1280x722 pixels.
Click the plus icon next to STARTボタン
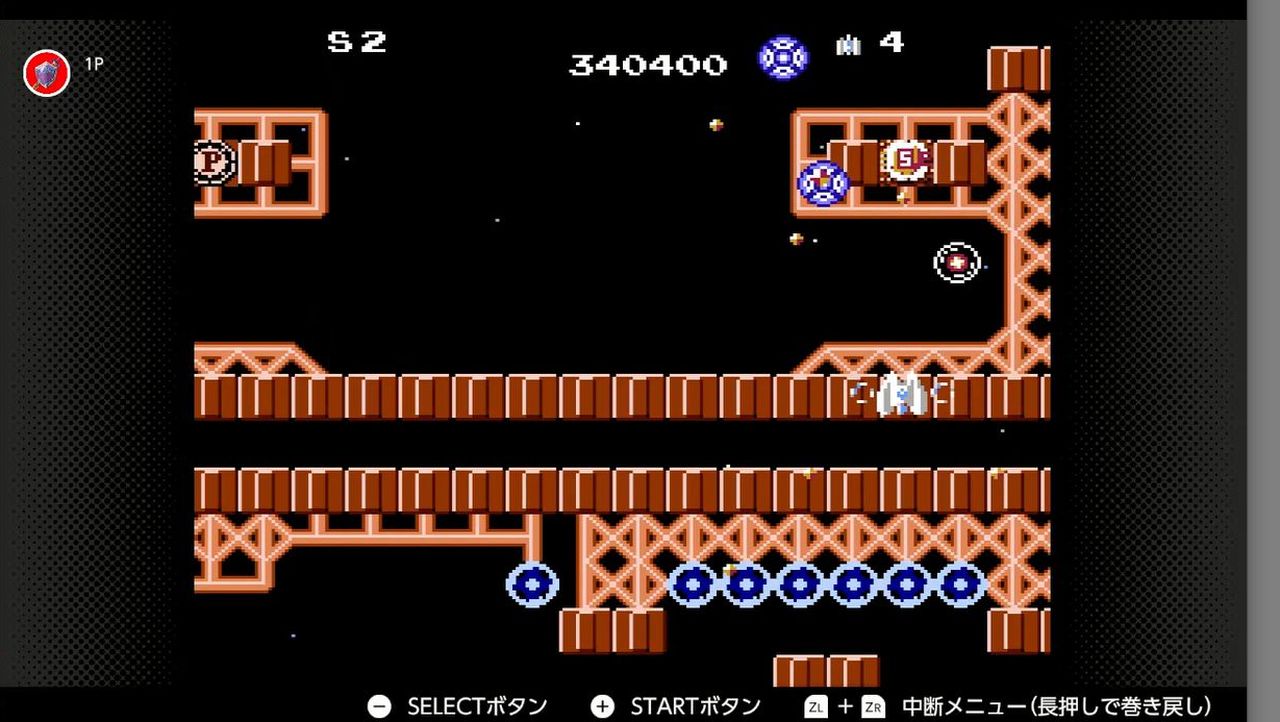(601, 707)
